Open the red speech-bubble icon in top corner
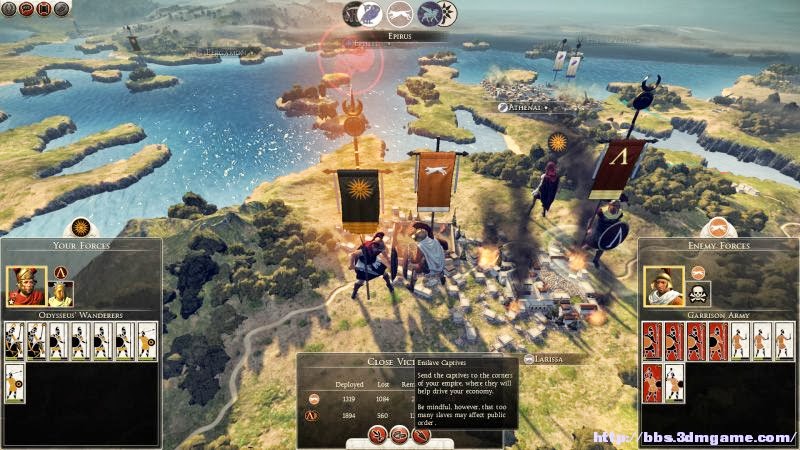Viewport: 800px width, 450px height. pyautogui.click(x=26, y=9)
